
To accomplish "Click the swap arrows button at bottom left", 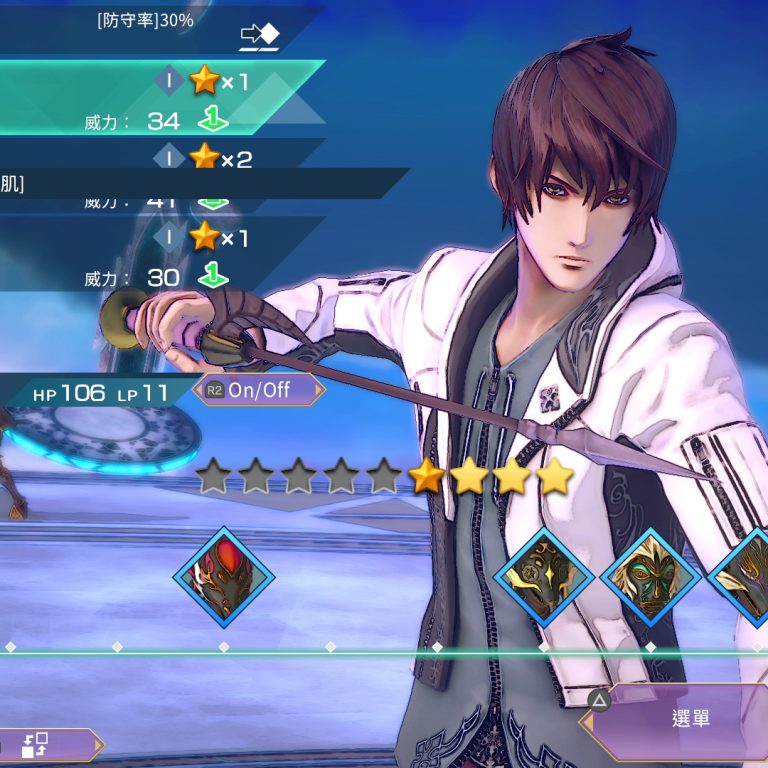I will 38,745.
